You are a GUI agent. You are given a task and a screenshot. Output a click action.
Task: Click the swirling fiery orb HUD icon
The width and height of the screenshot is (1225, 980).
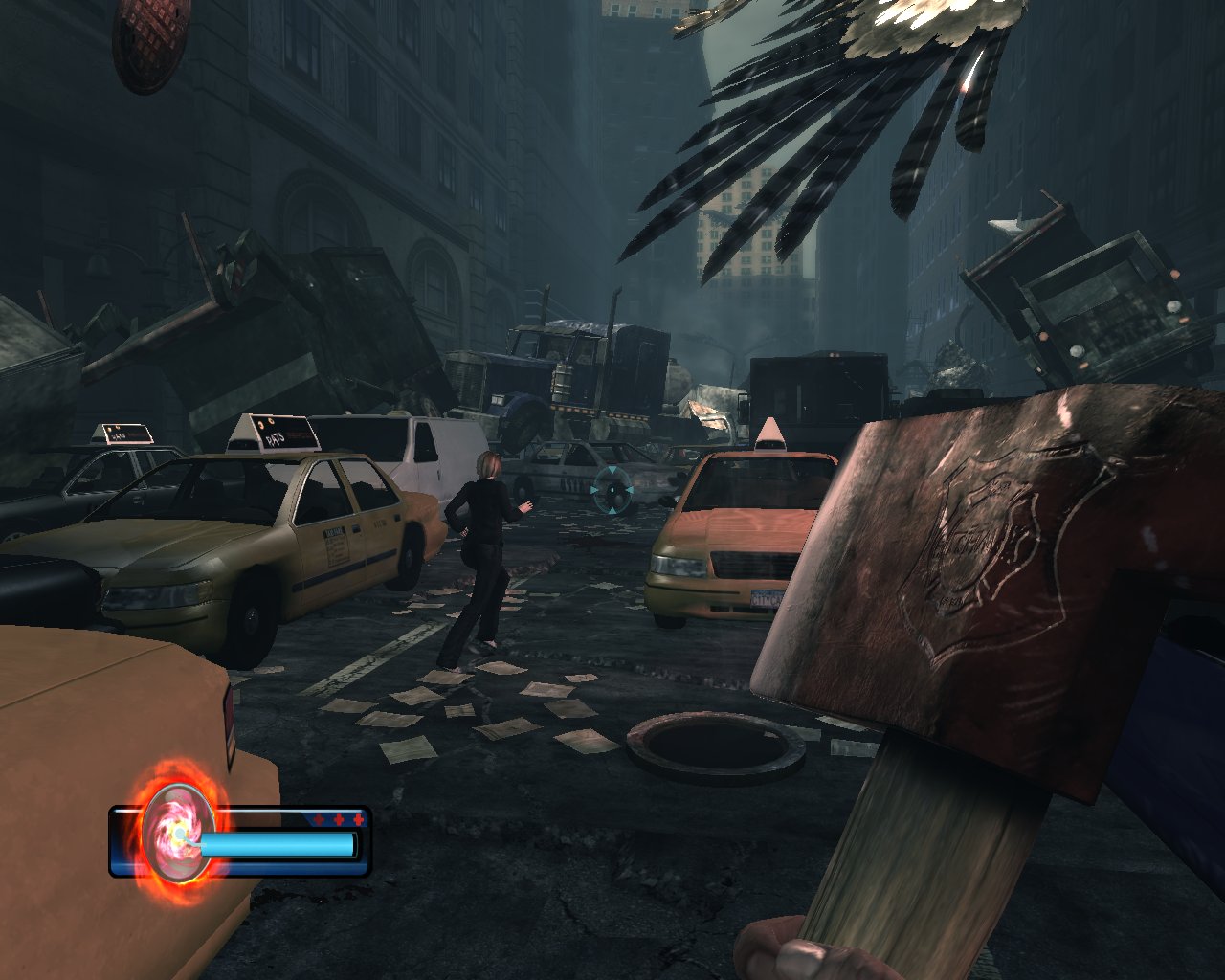click(179, 835)
